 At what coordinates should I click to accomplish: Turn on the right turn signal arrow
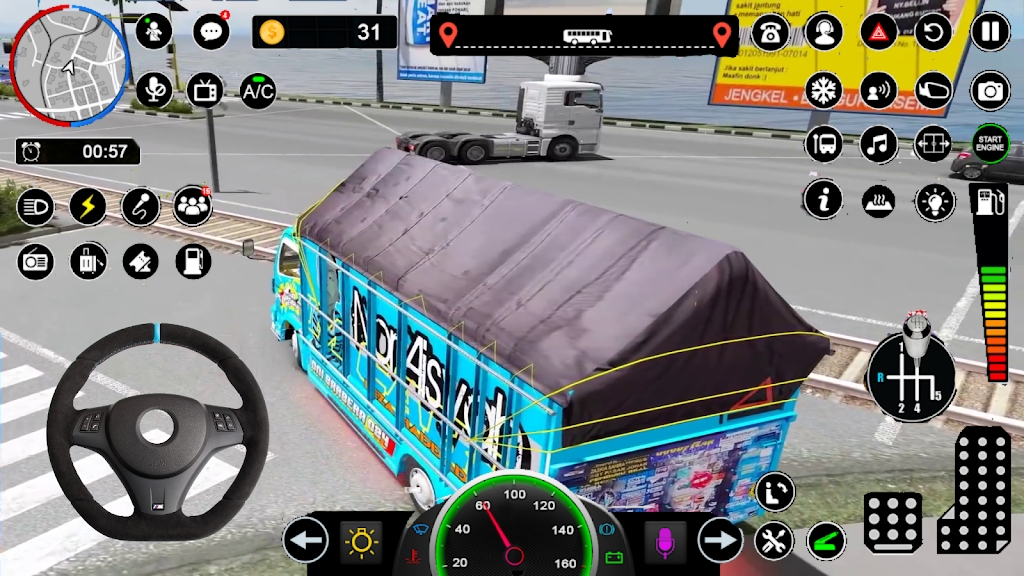point(720,541)
